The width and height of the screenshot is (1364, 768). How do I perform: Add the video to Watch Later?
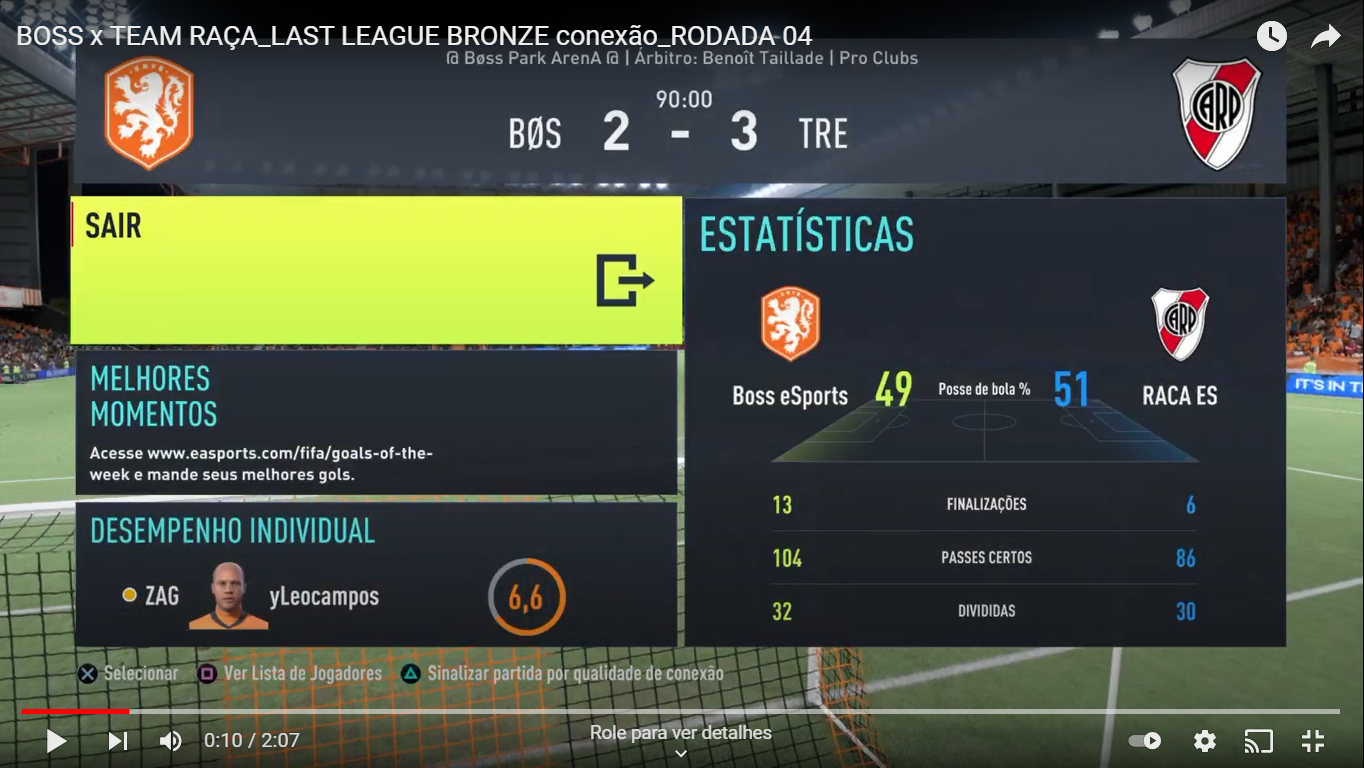point(1271,37)
